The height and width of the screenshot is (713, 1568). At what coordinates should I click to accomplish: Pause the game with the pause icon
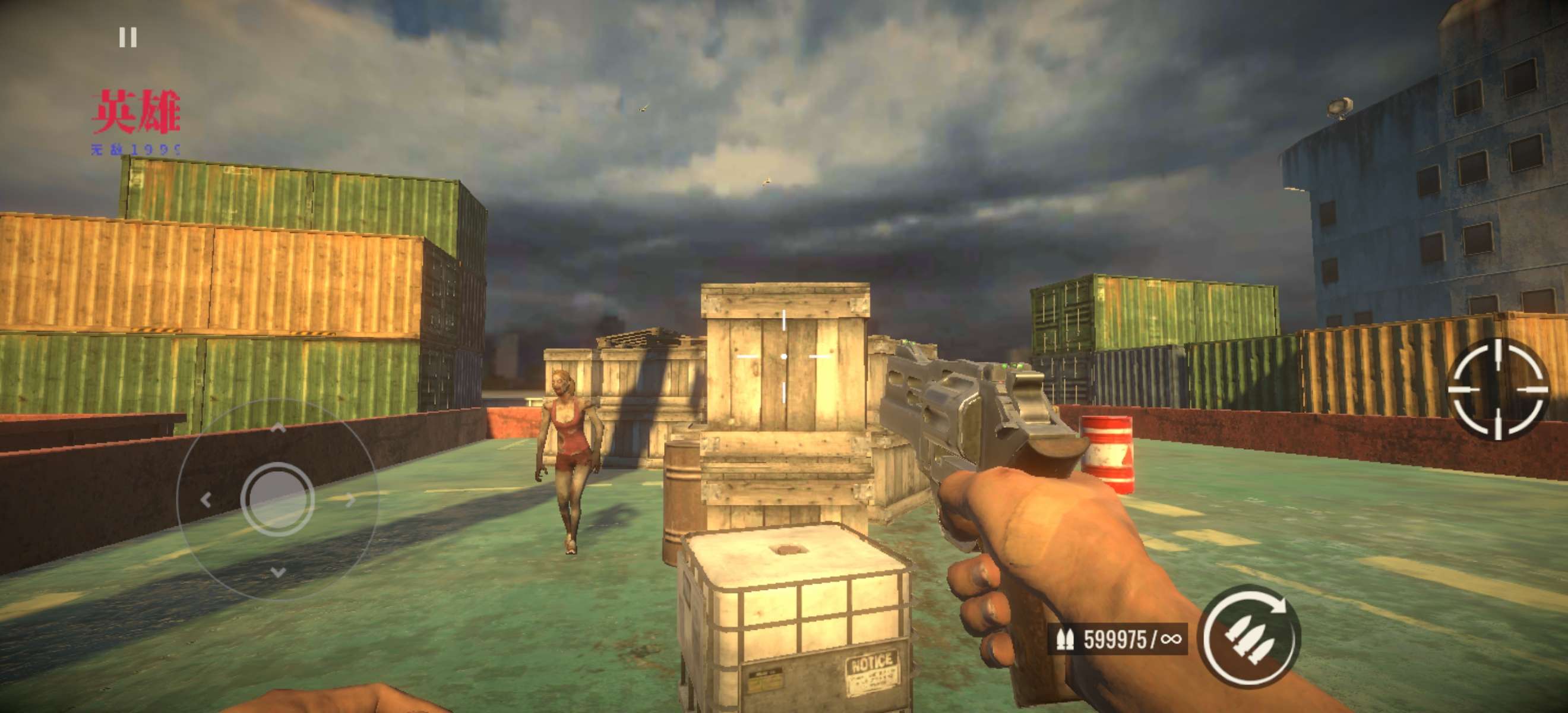tap(128, 38)
